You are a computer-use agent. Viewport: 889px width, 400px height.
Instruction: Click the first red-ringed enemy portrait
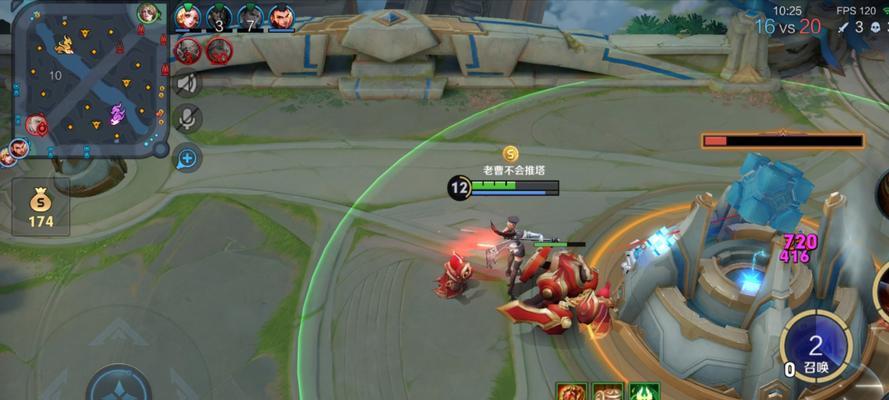(188, 50)
